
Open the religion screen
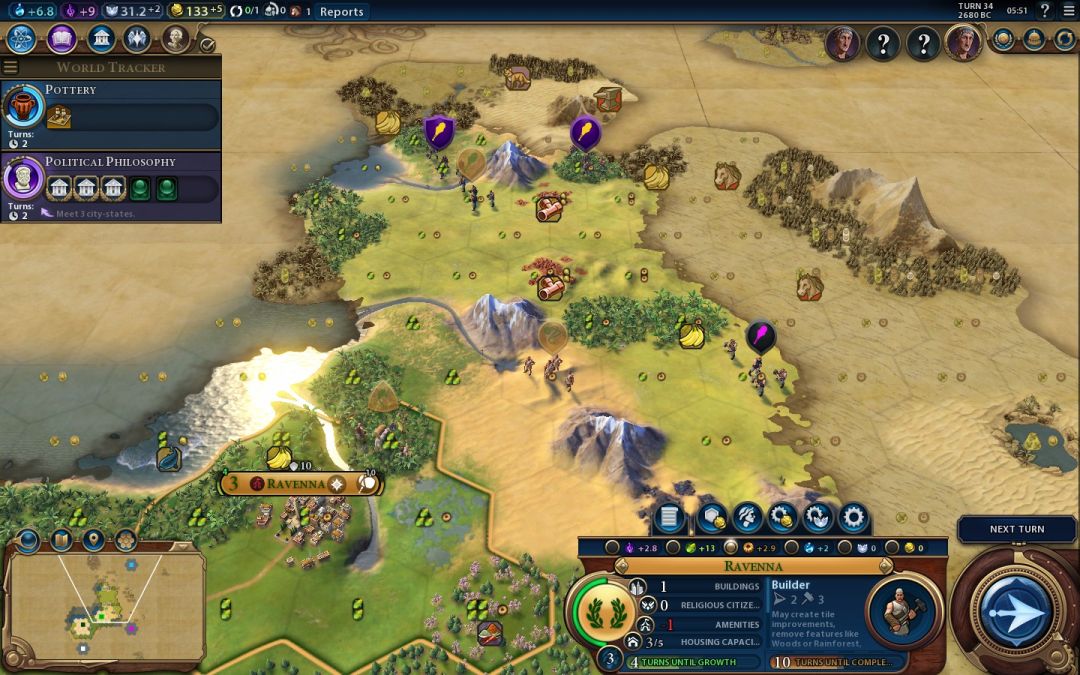pyautogui.click(x=137, y=39)
